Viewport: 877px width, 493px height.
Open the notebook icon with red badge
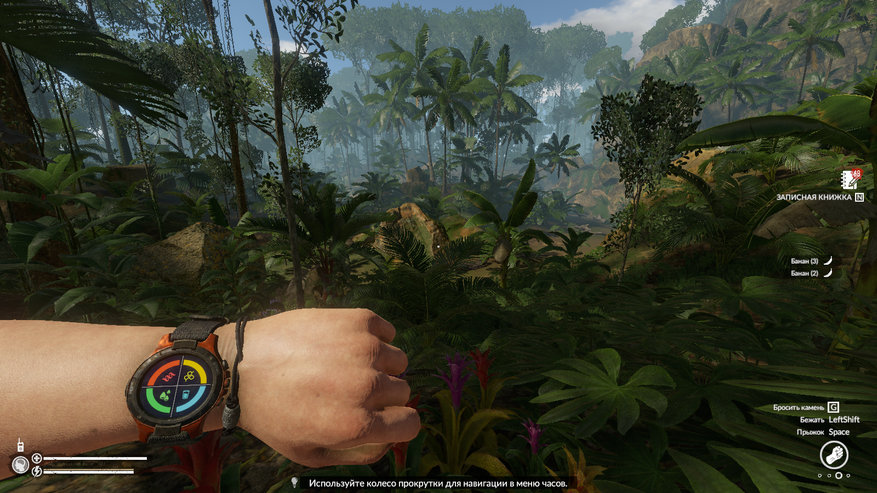(850, 180)
